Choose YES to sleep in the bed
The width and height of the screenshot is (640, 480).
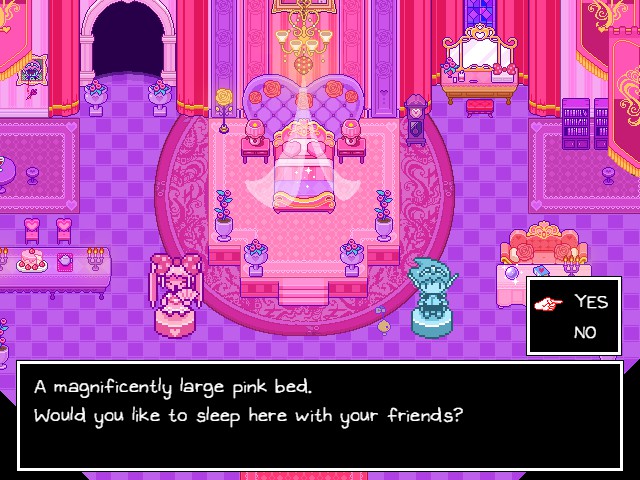point(591,303)
